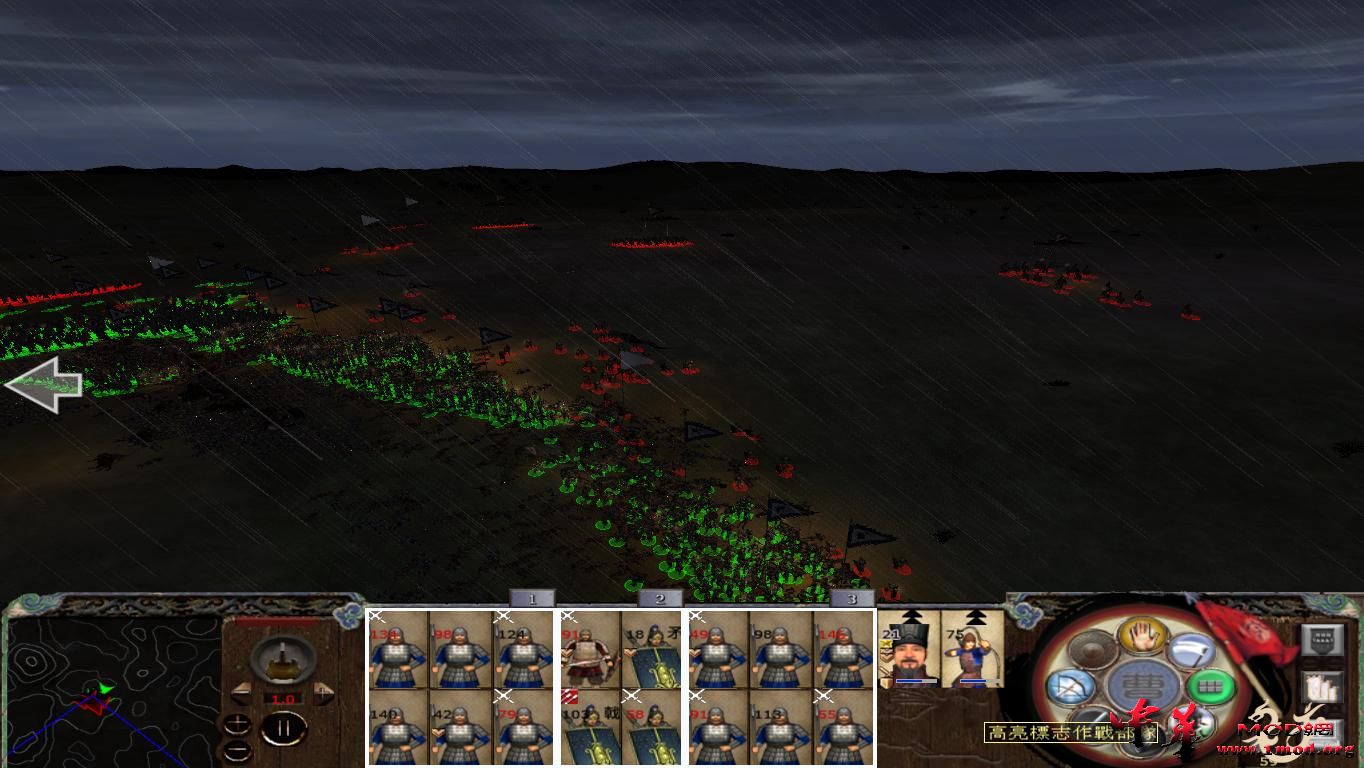Open the army banner icon at top right
Viewport: 1364px width, 768px height.
[1322, 640]
